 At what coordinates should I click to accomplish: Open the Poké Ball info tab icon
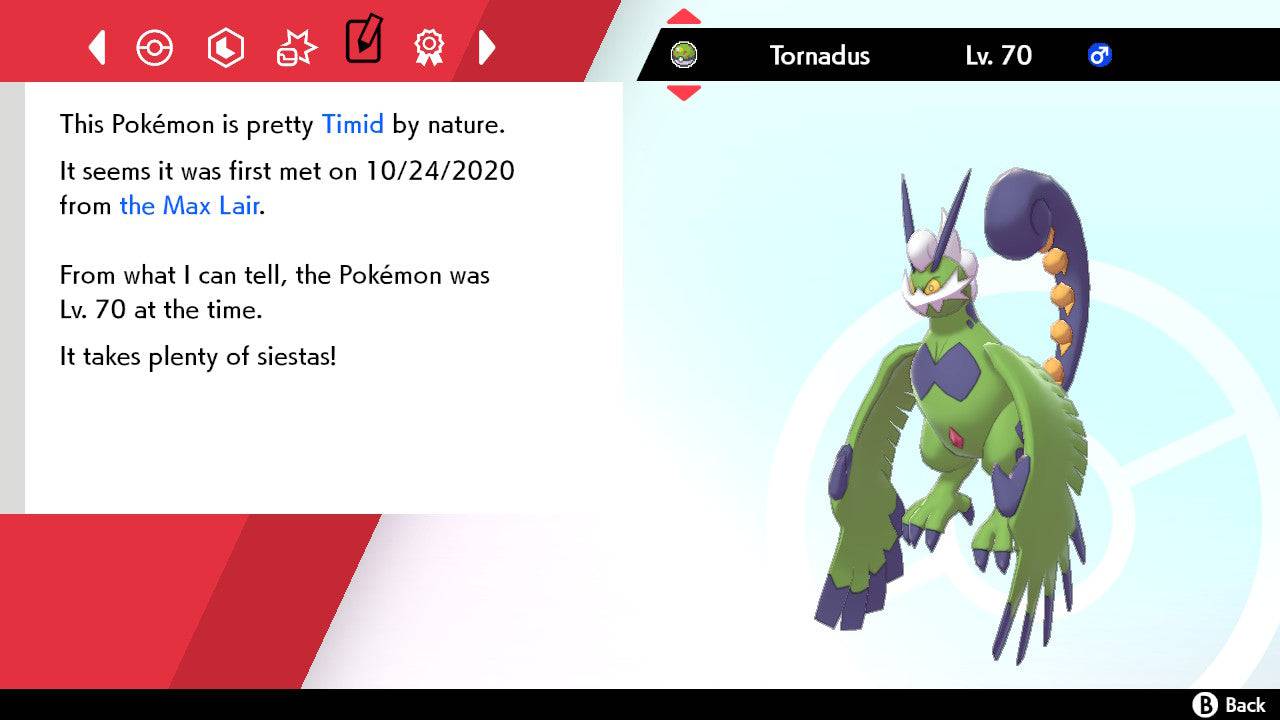pyautogui.click(x=155, y=47)
